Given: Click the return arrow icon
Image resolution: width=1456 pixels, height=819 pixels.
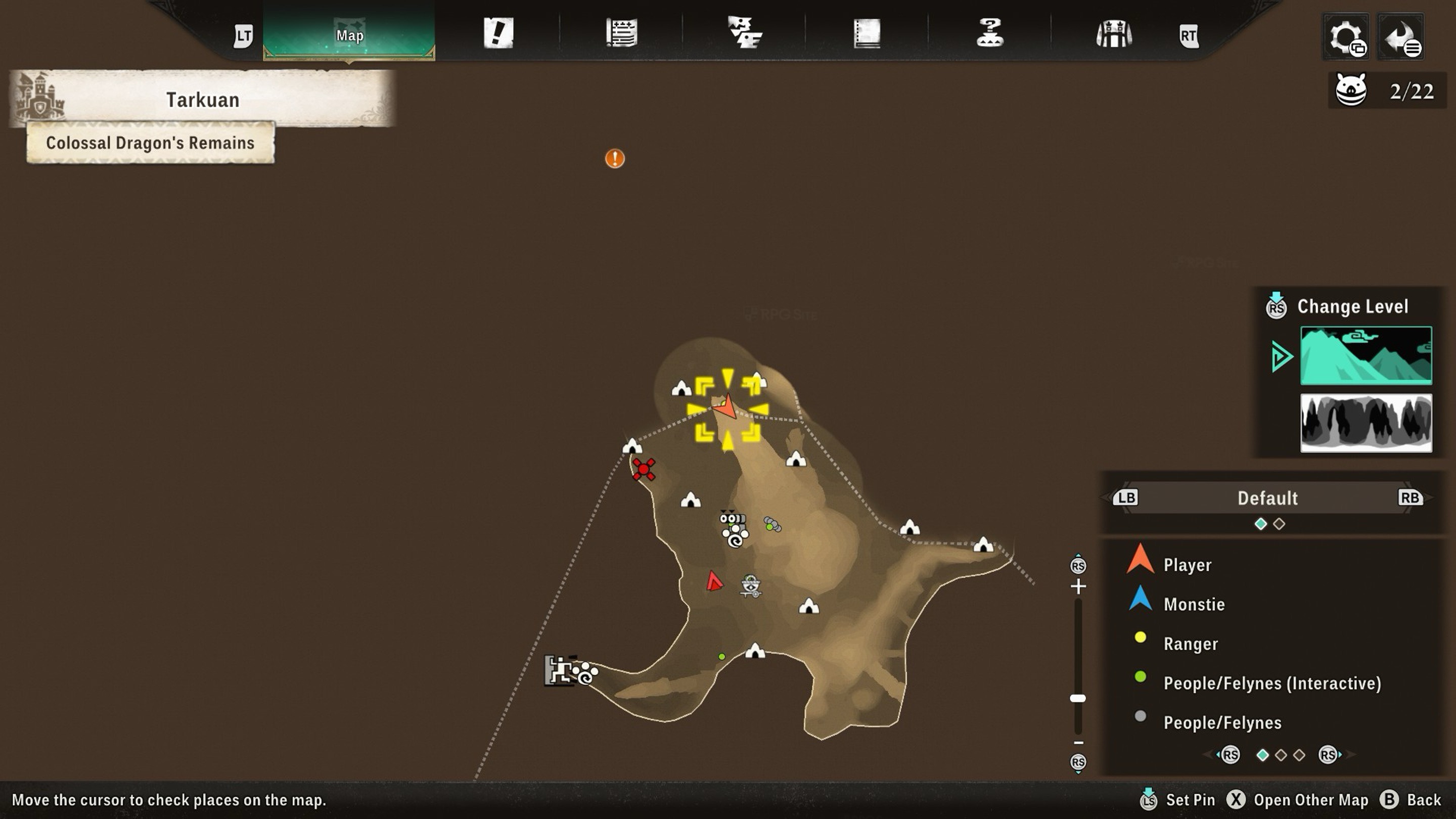Looking at the screenshot, I should 1401,37.
